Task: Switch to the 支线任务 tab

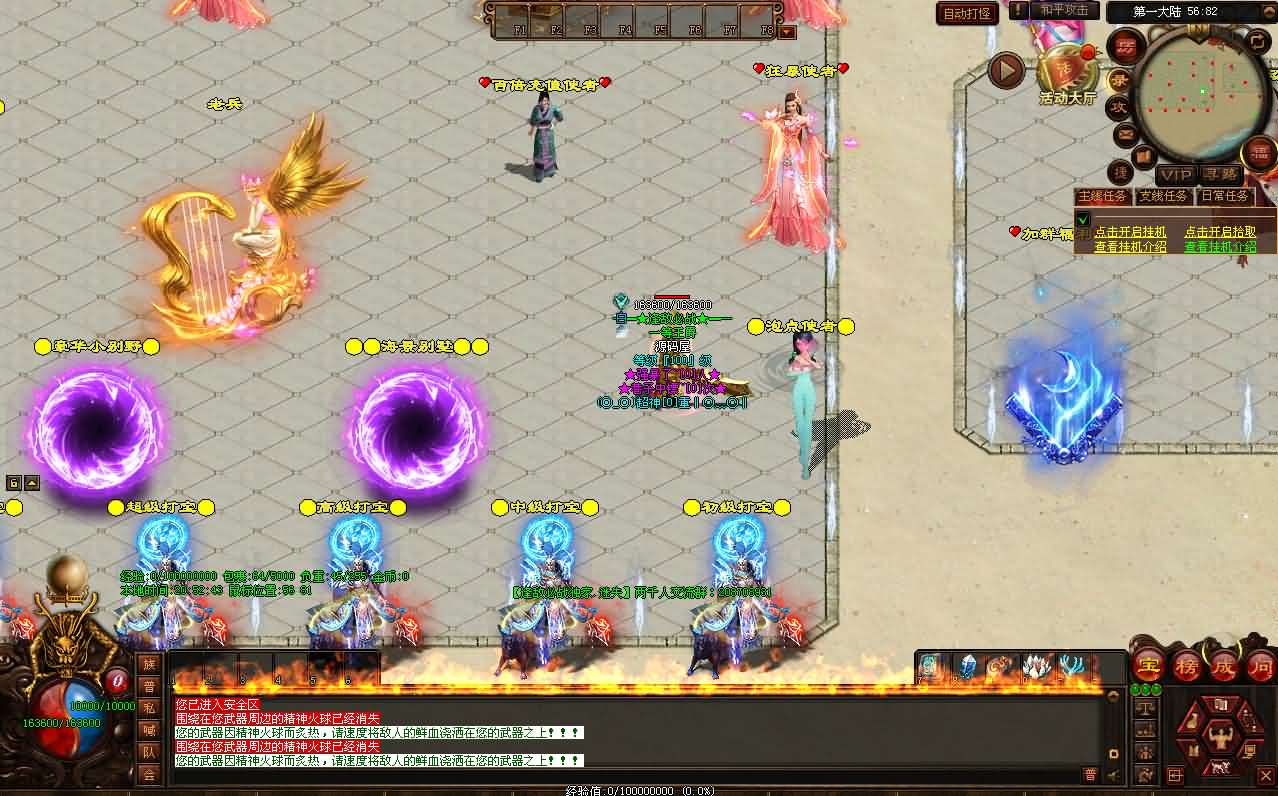Action: point(1164,196)
